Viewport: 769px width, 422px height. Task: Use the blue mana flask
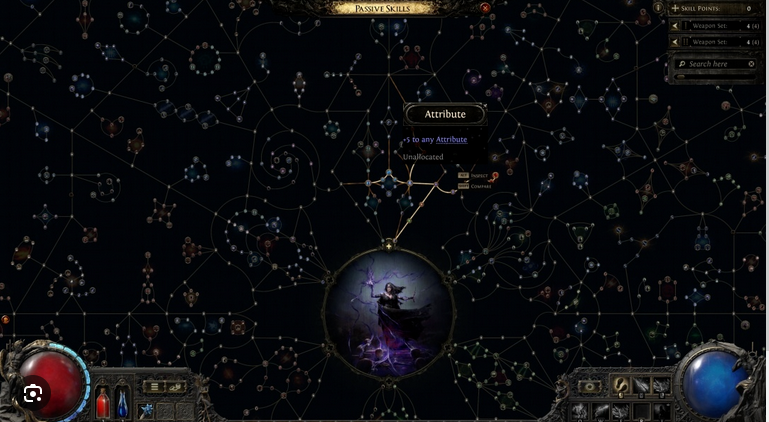[121, 402]
